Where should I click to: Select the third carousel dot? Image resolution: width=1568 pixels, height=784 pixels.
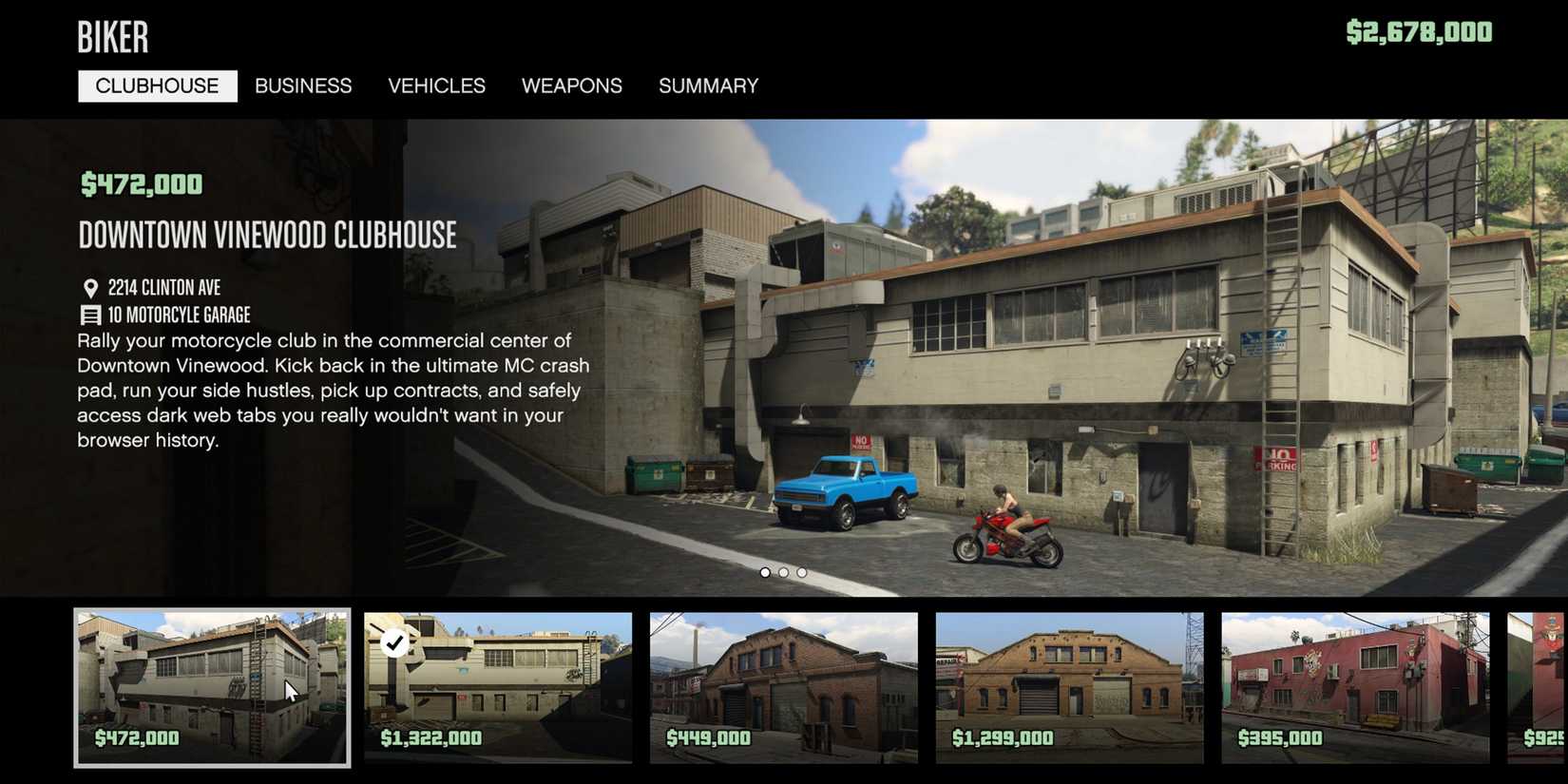[801, 572]
